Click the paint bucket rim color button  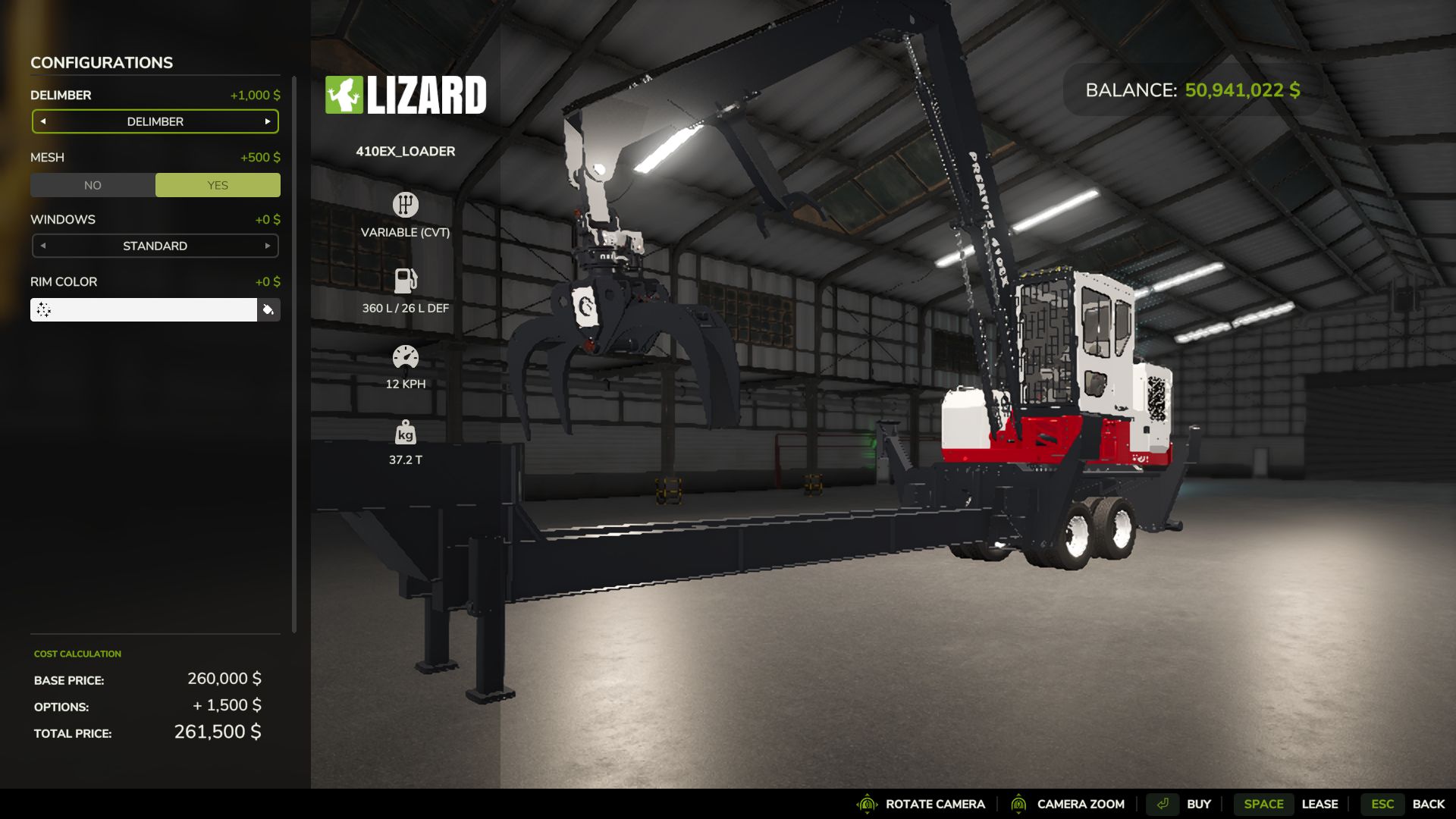click(268, 309)
